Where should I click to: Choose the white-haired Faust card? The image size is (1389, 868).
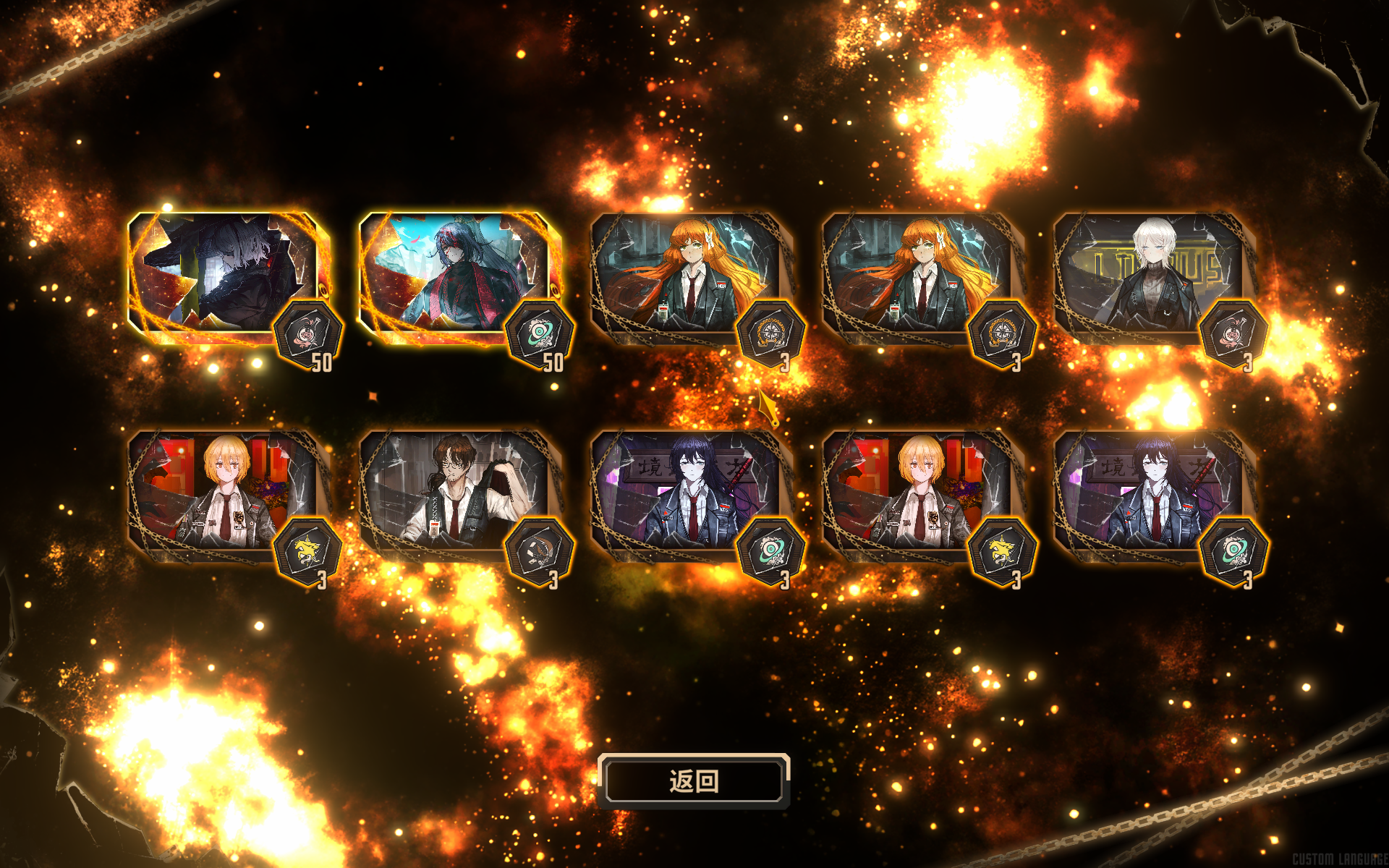[1150, 275]
